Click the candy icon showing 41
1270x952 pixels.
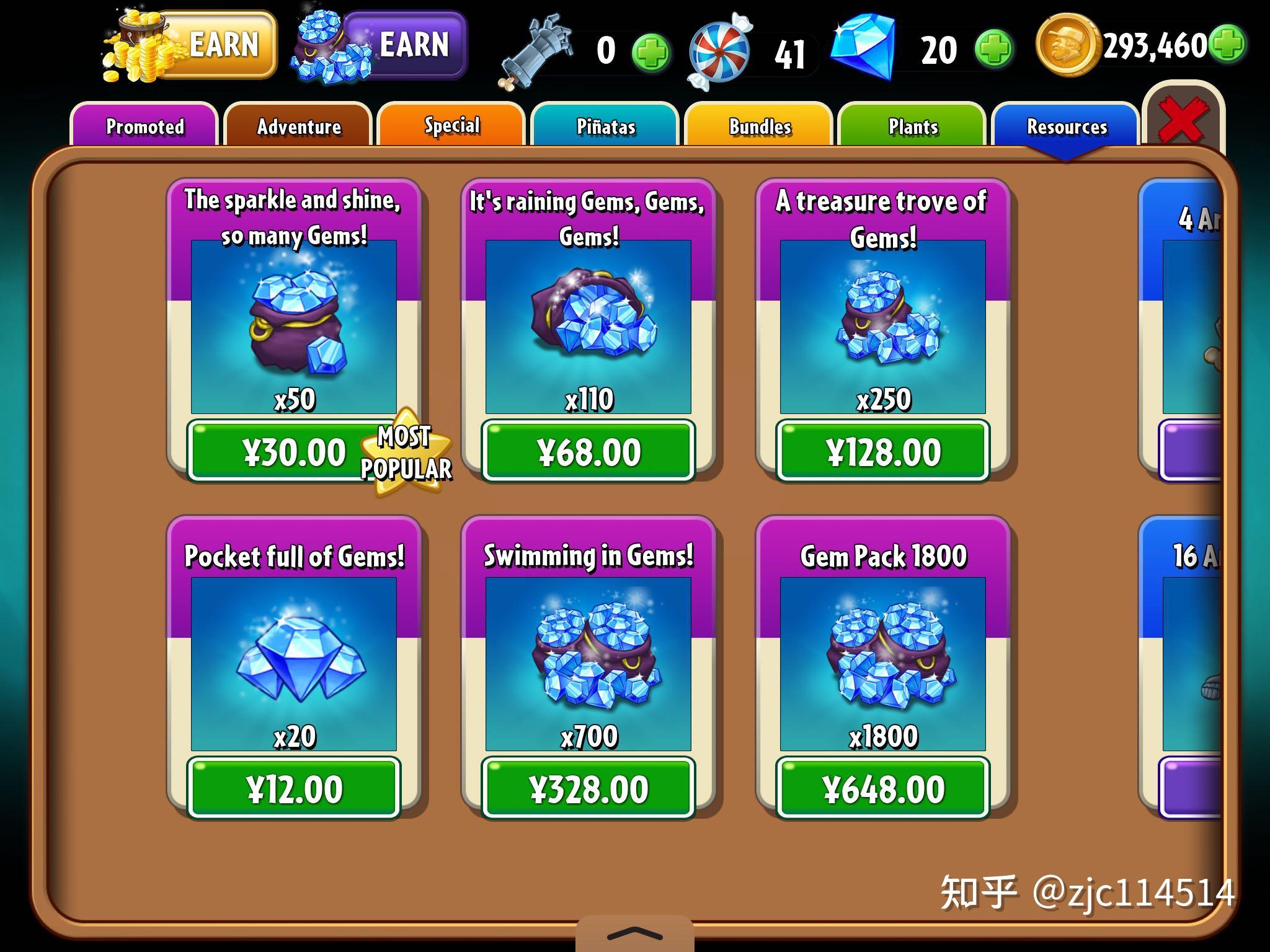[x=722, y=48]
